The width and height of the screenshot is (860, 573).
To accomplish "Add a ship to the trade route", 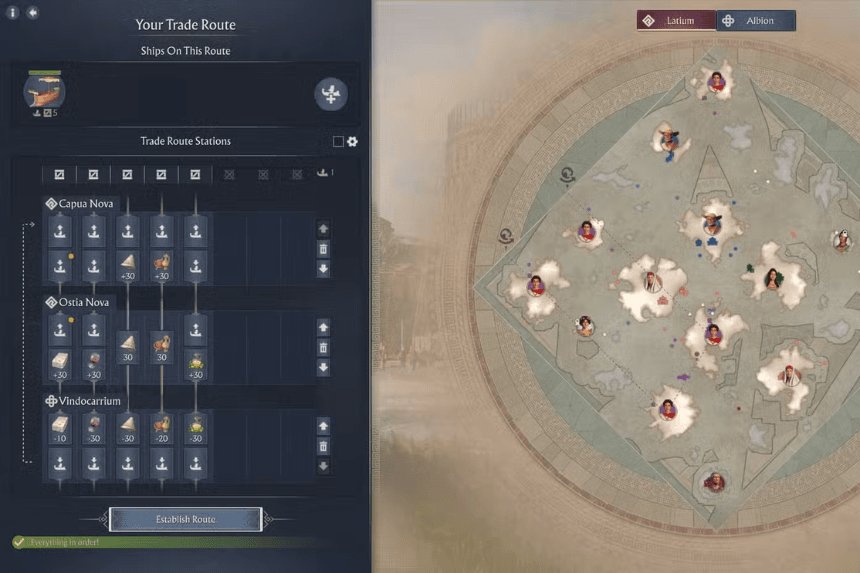I will (x=331, y=94).
